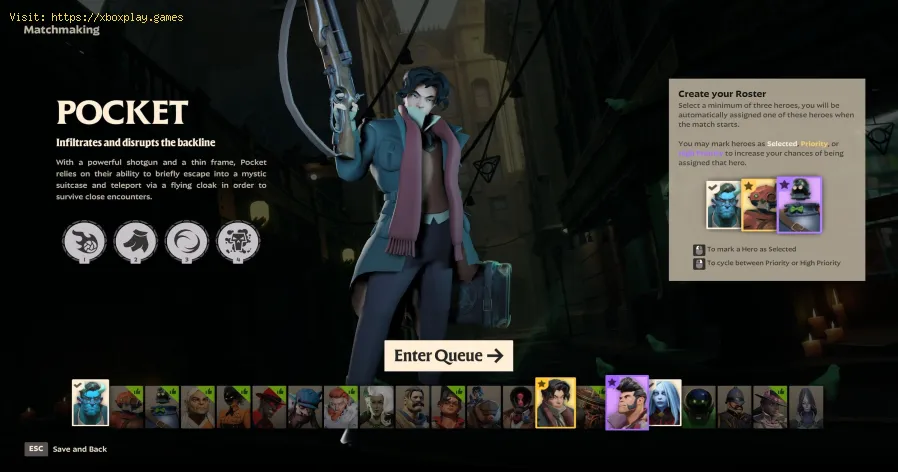Select Pocket's gold-framed portrait in hero row

555,403
